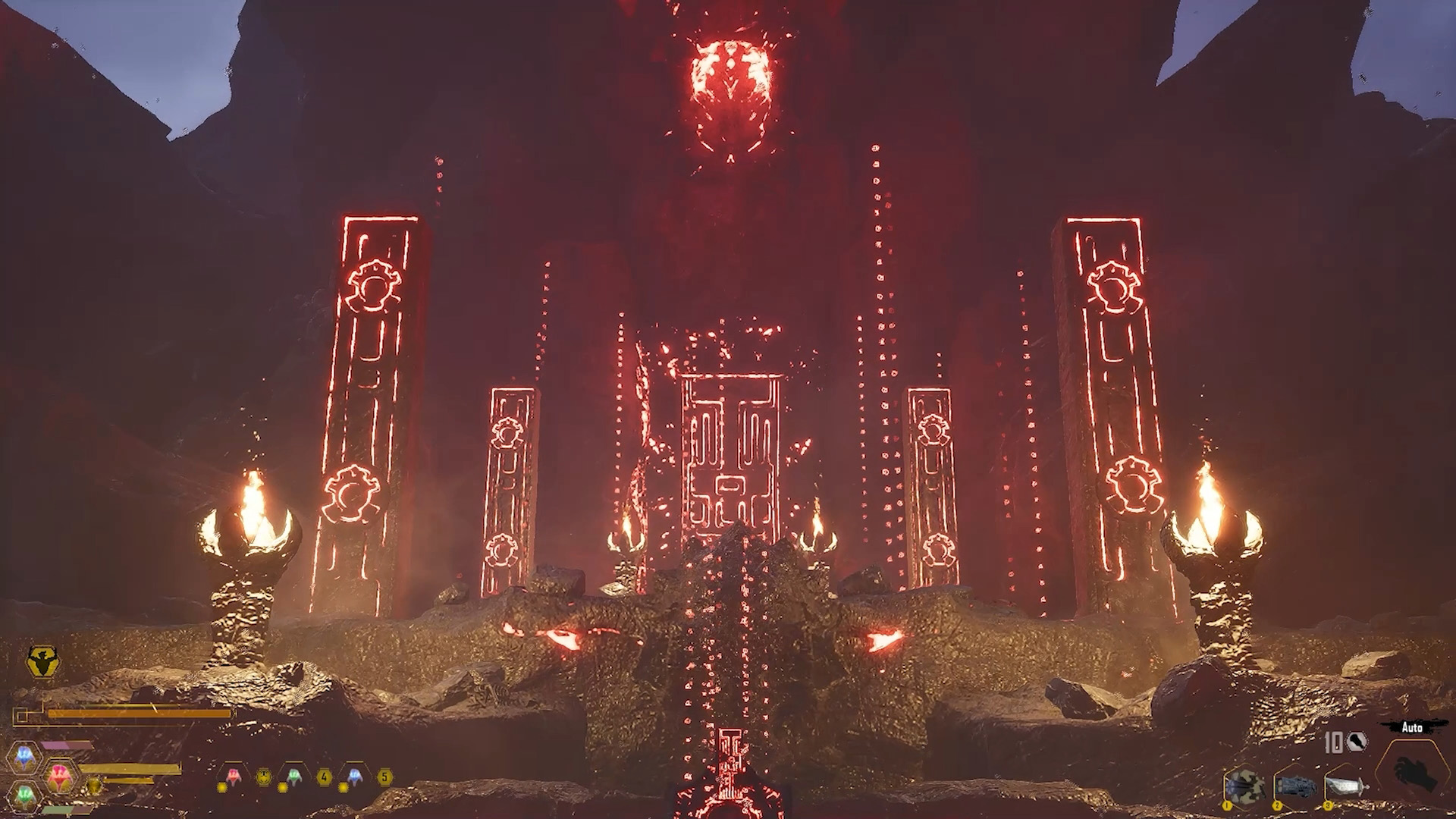Screen dimensions: 1456x819
Task: Click the clock icon next to the pink ability gem
Action: pyautogui.click(x=263, y=777)
